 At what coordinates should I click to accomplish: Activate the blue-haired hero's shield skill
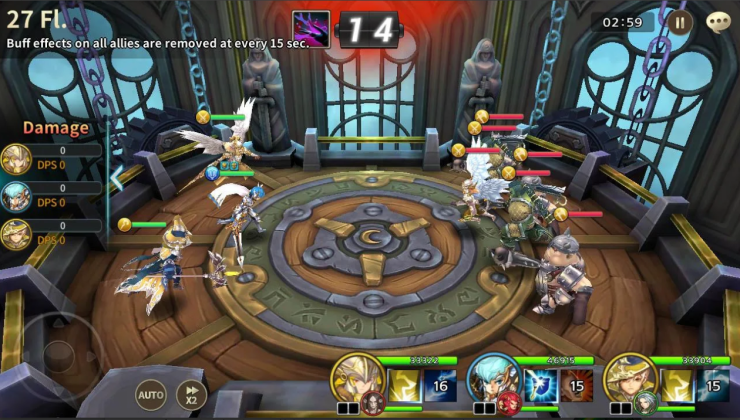click(541, 385)
